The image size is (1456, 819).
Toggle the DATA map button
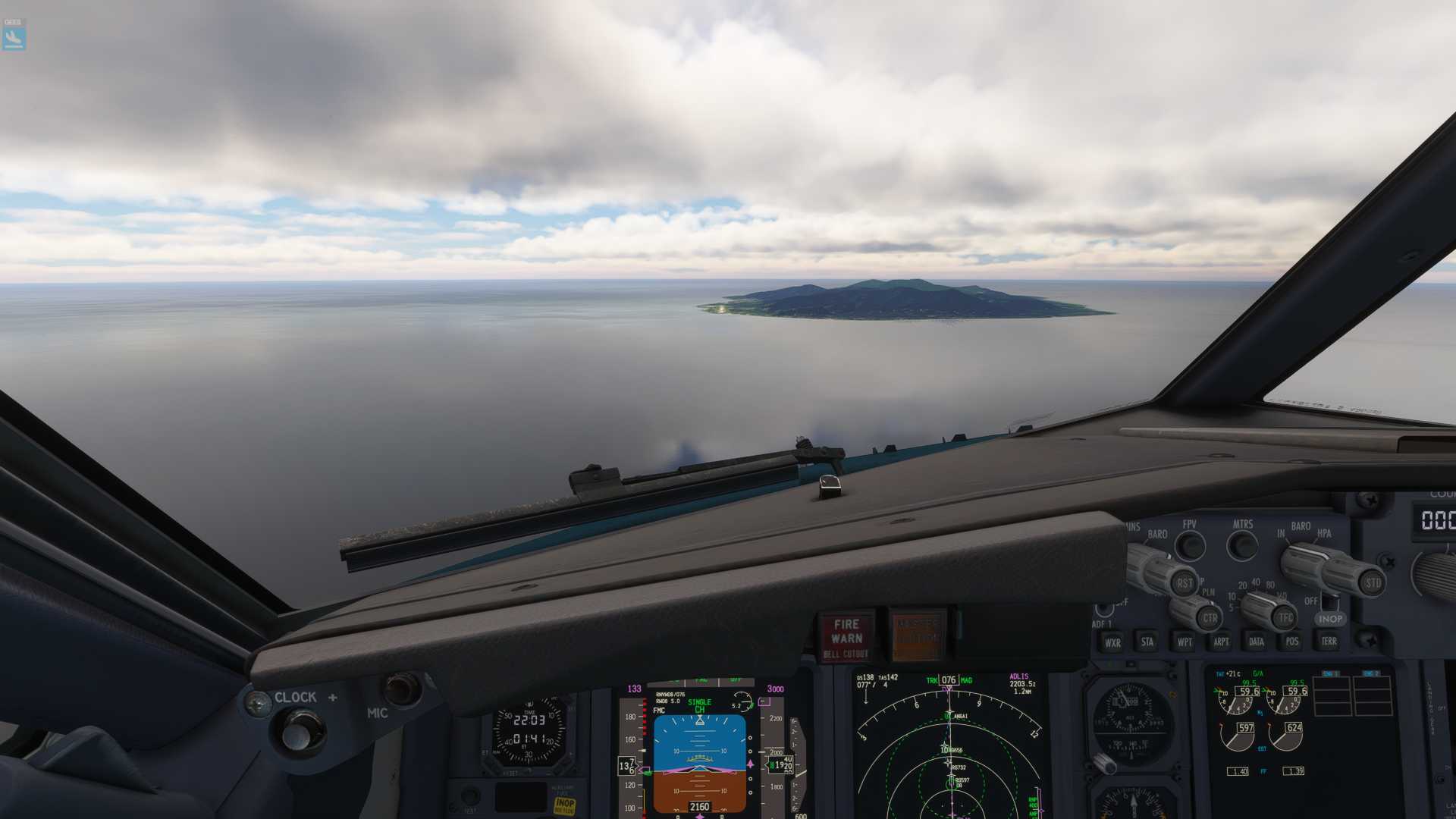pyautogui.click(x=1257, y=642)
